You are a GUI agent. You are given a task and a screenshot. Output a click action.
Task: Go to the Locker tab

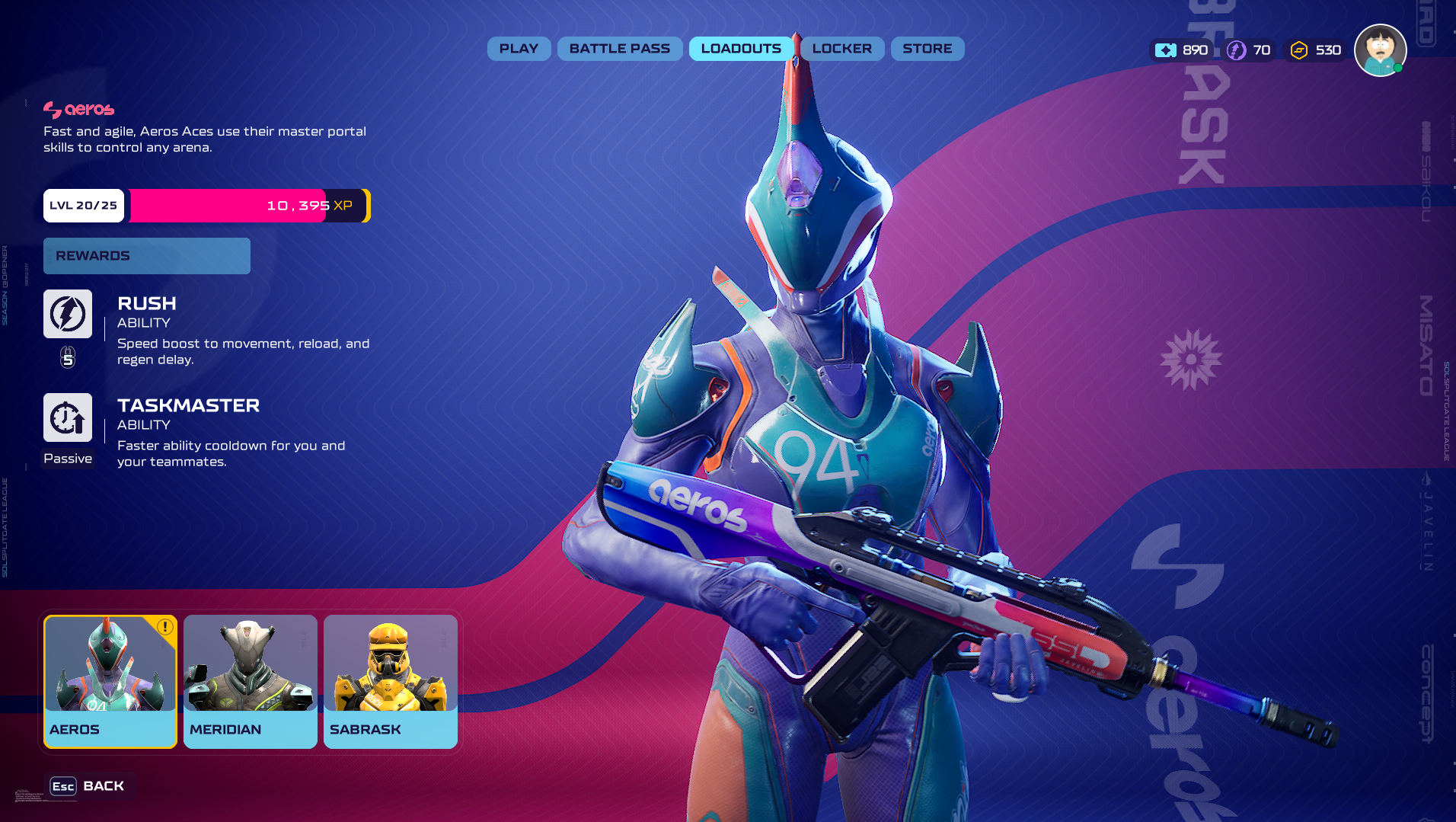pyautogui.click(x=841, y=49)
